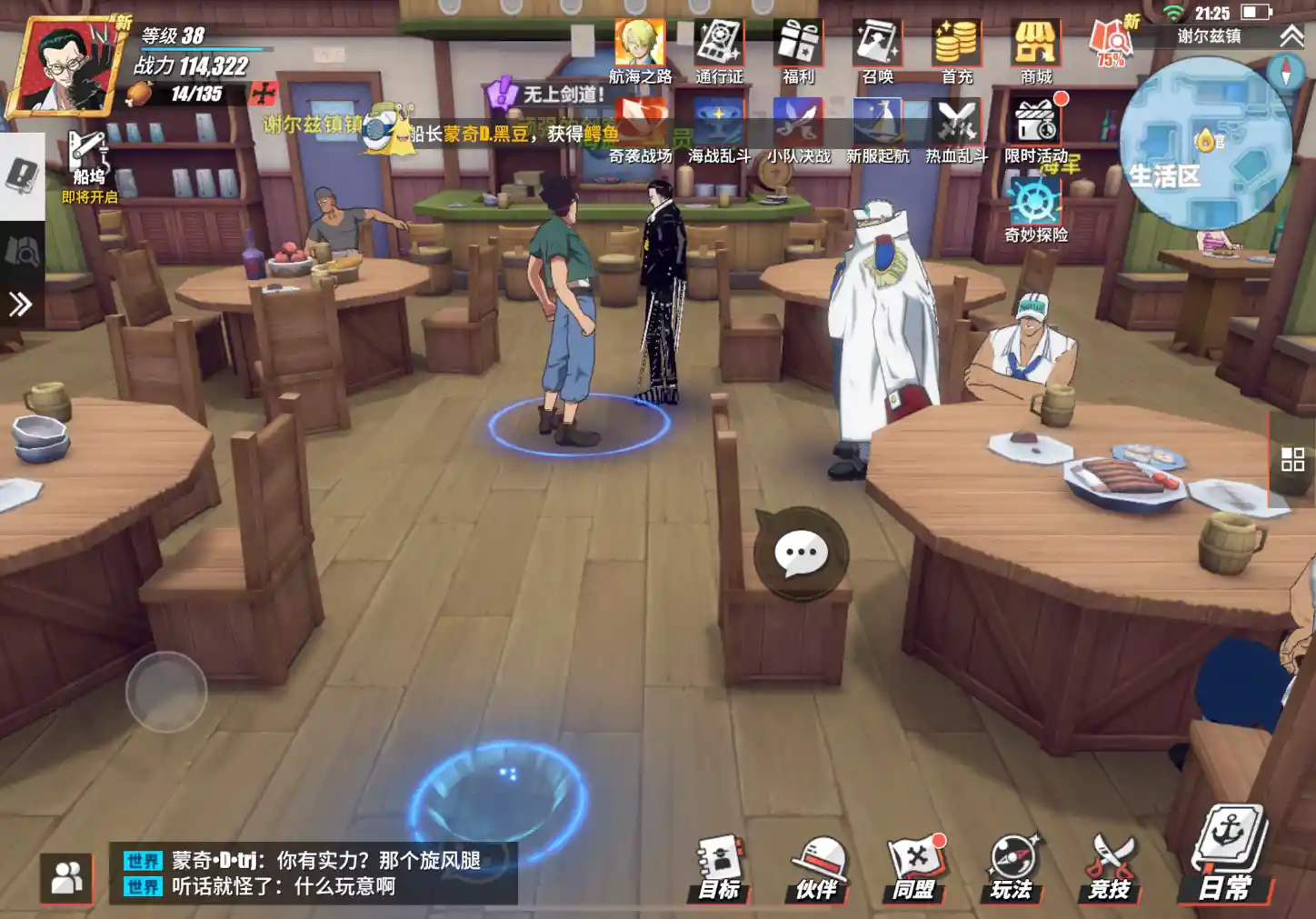
Task: Open the 通行证 battle pass
Action: coord(719,51)
